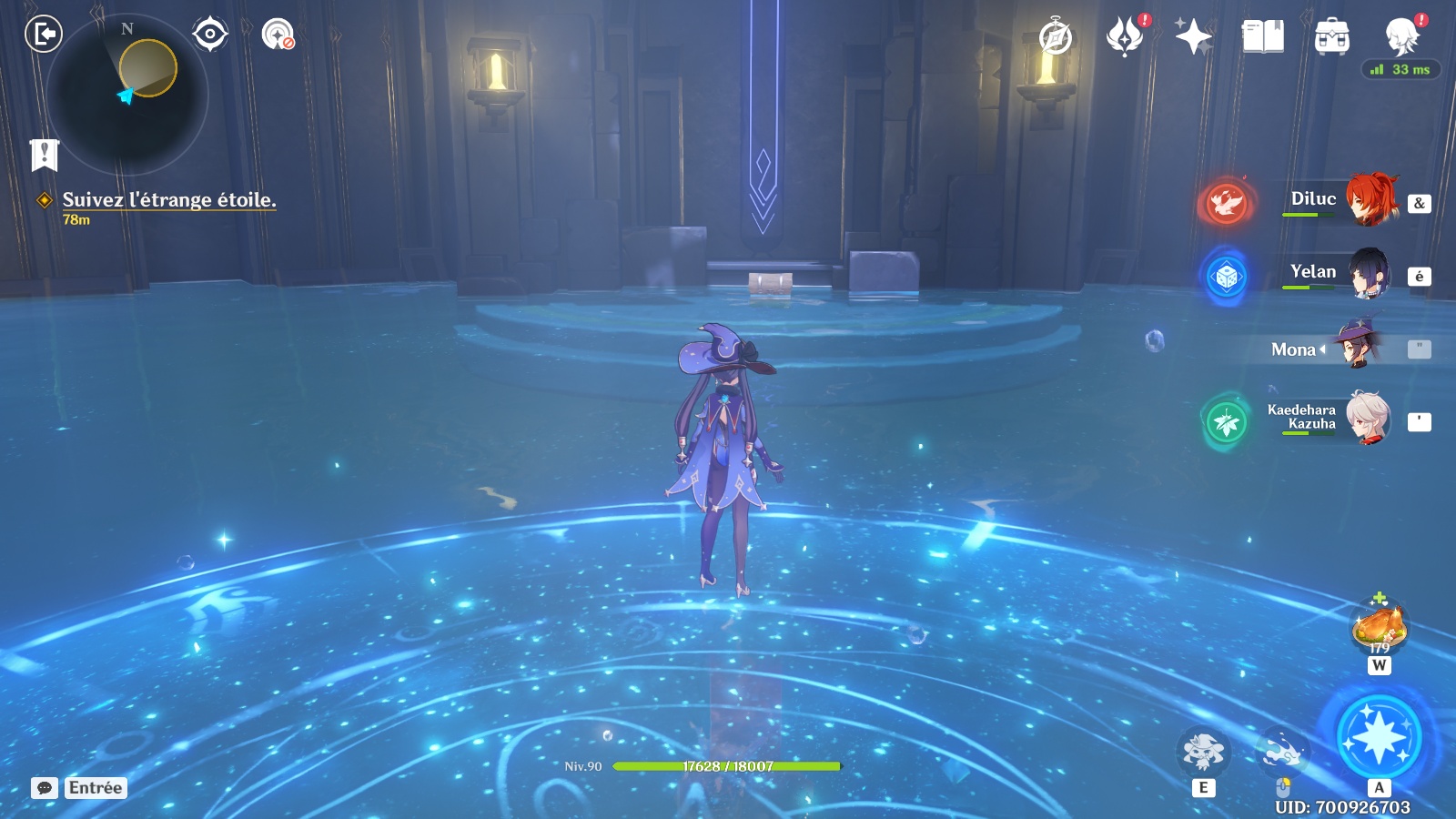Viewport: 1456px width, 819px height.
Task: Open the chat box labeled Entrée
Action: click(x=79, y=788)
